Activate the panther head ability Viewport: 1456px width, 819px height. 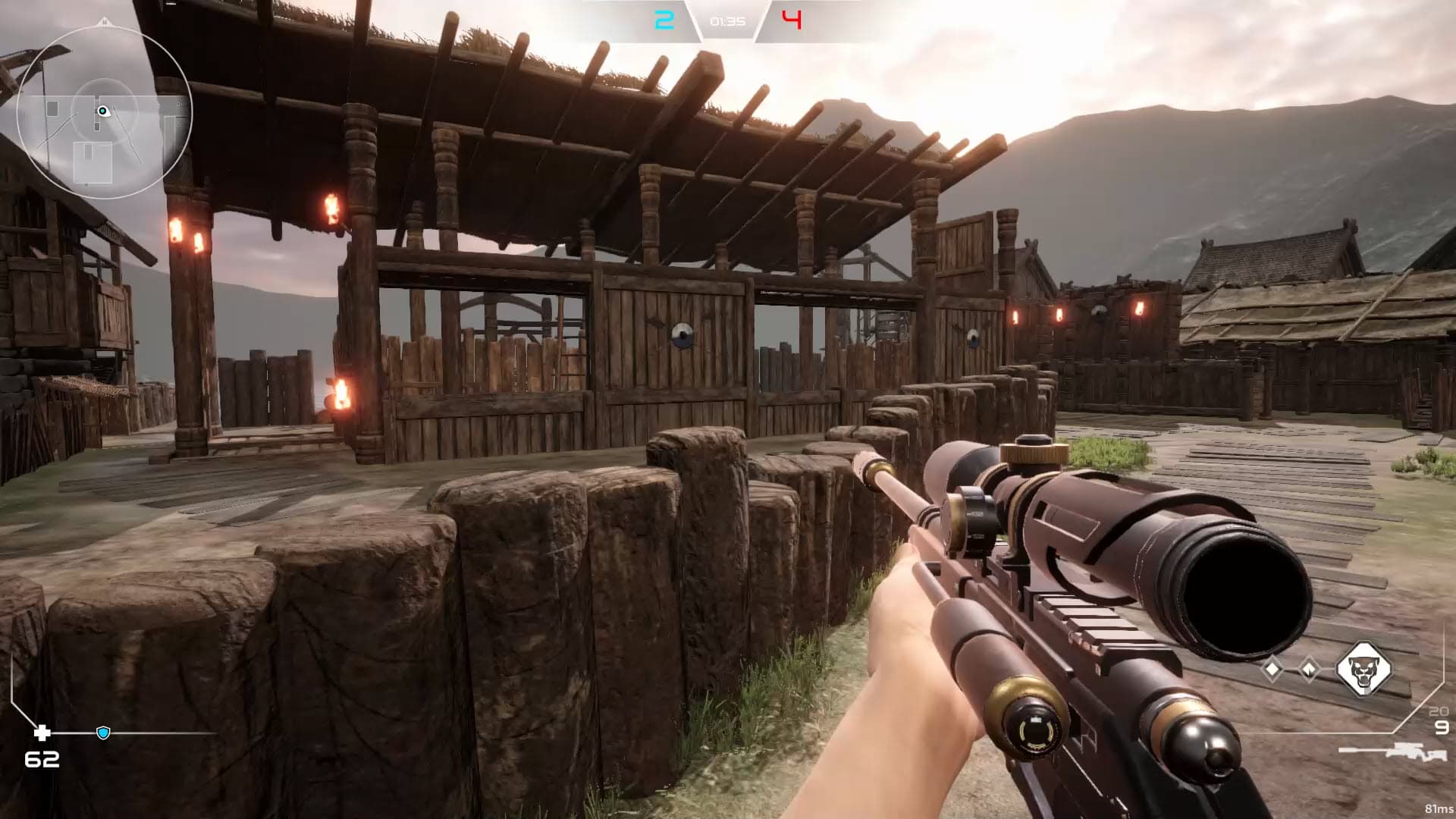pos(1363,670)
